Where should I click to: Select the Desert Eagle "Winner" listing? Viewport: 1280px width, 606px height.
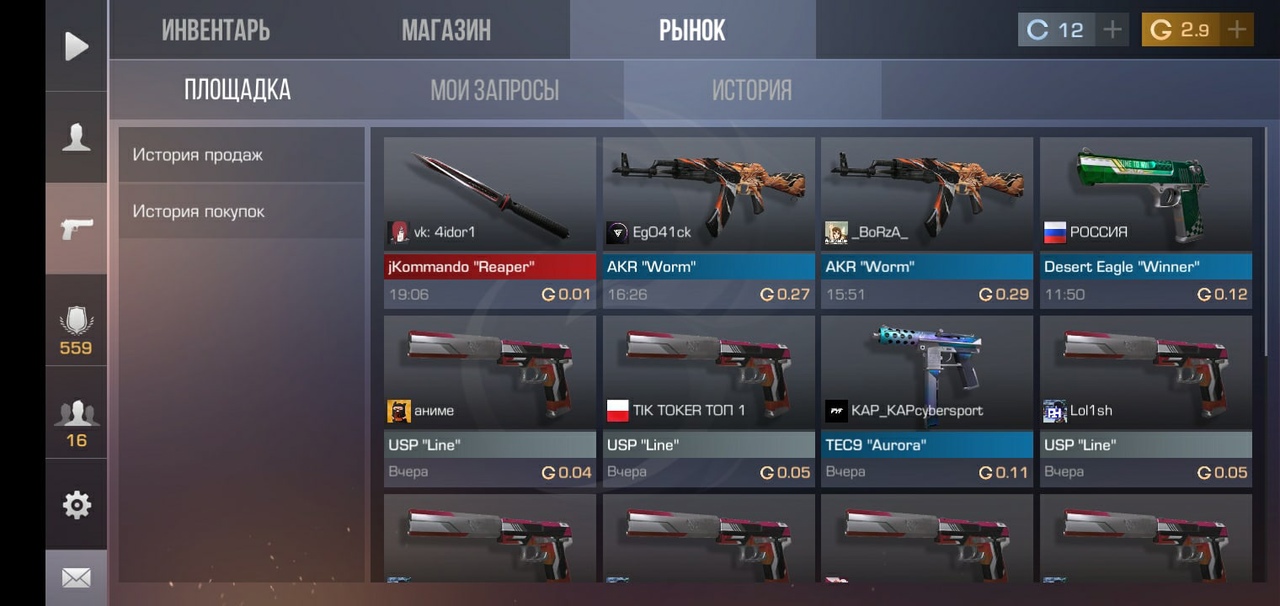1146,222
